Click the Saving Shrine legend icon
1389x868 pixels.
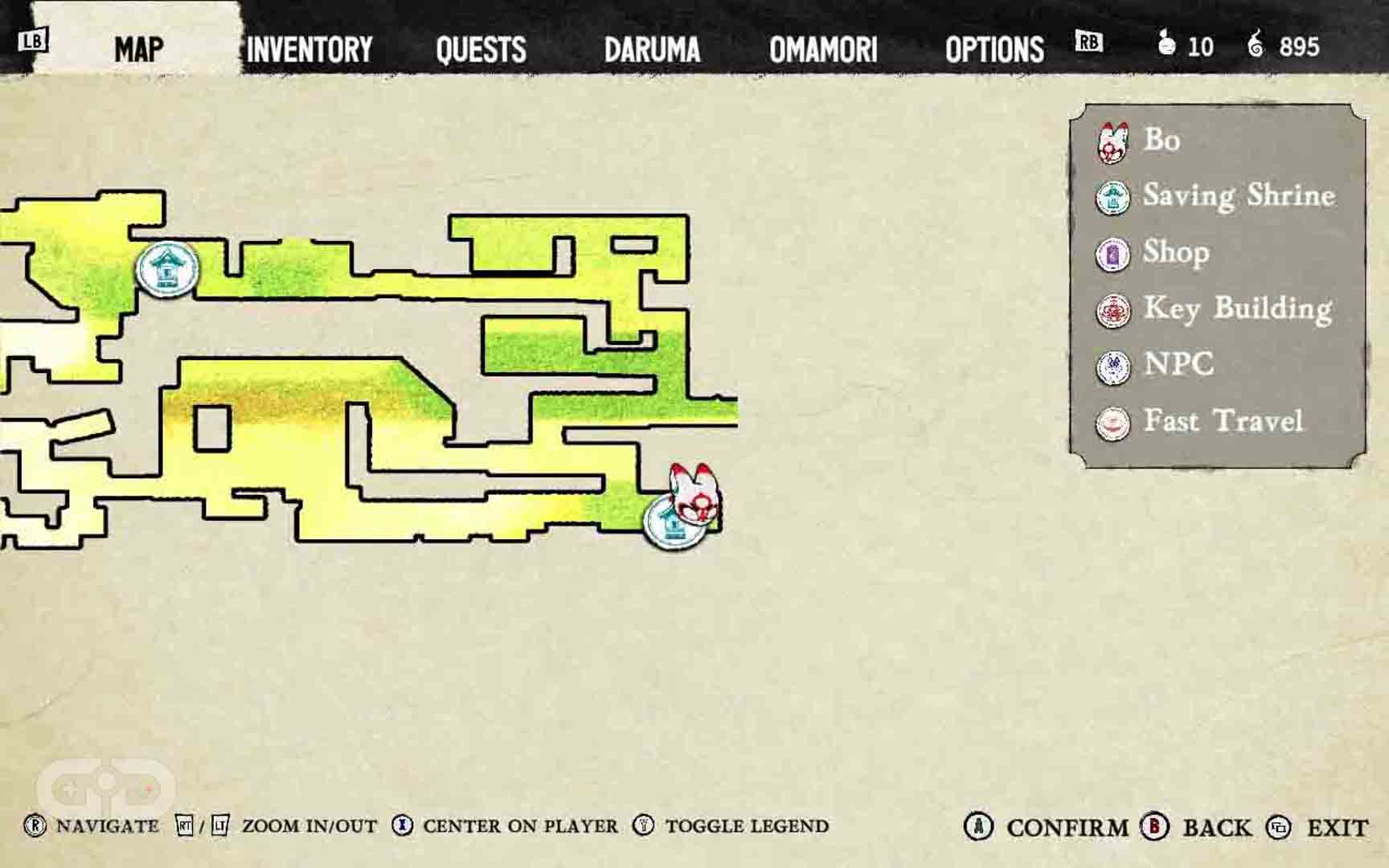click(x=1112, y=199)
